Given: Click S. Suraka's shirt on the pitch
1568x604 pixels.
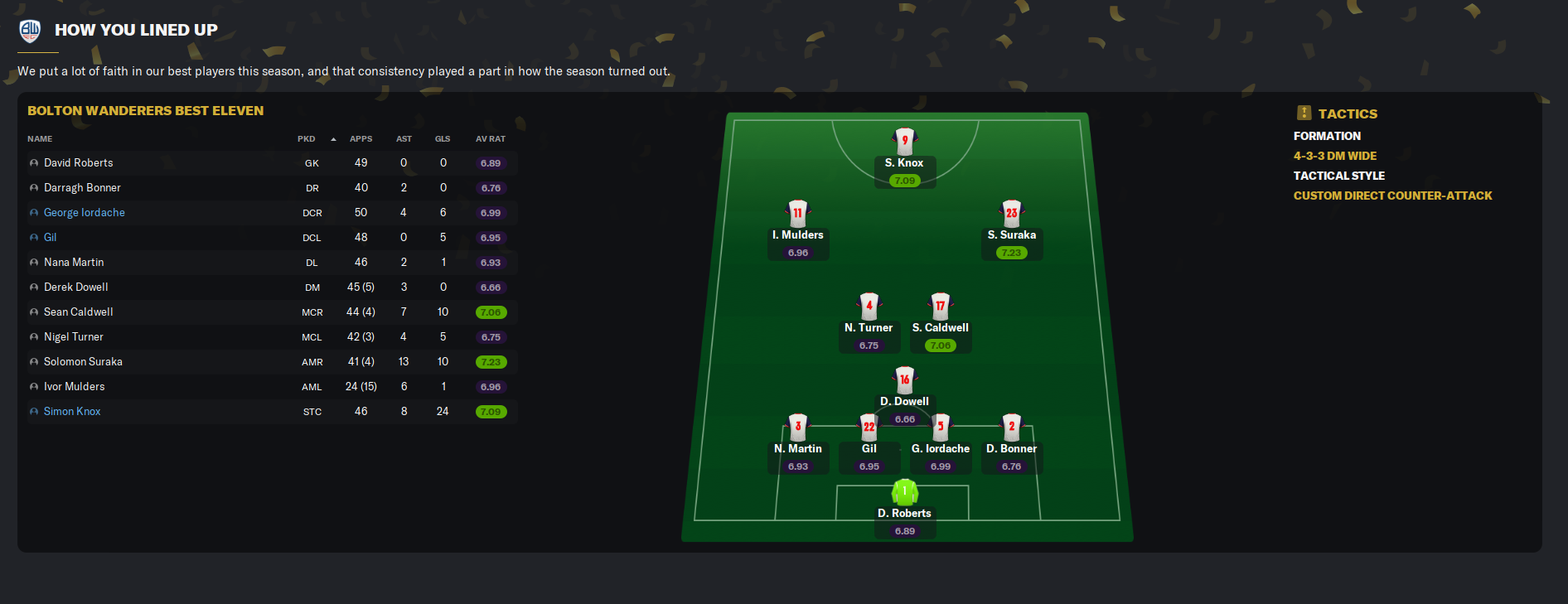Looking at the screenshot, I should click(x=1011, y=213).
